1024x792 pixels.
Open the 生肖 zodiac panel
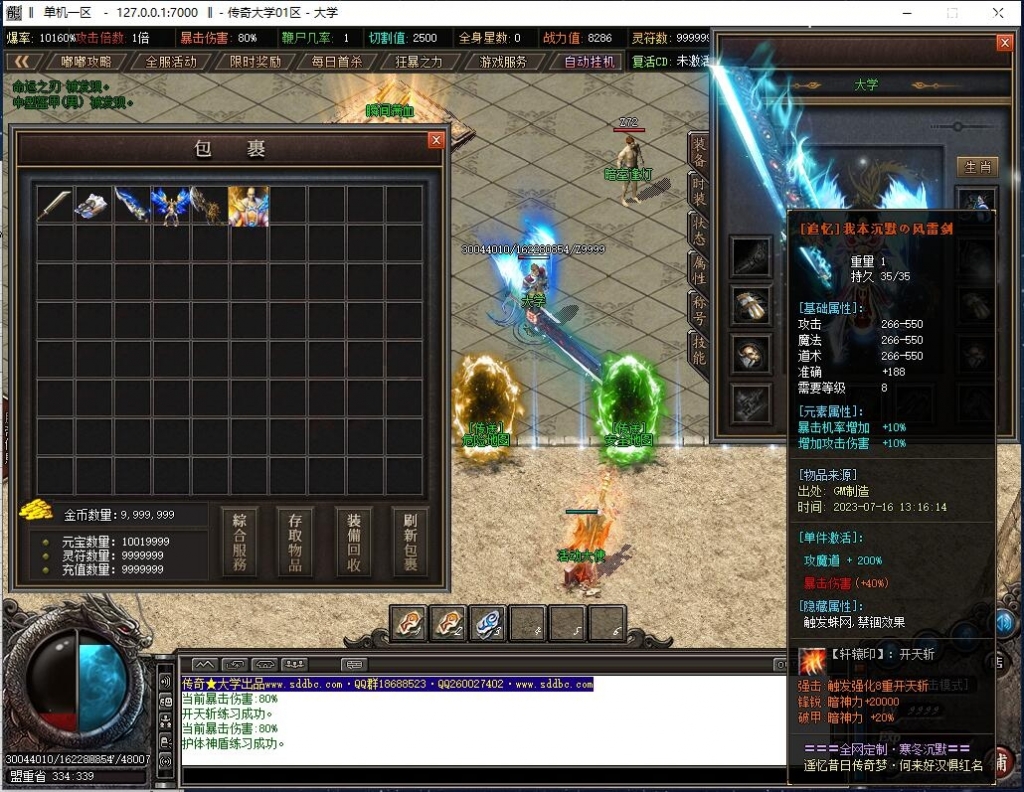[x=976, y=166]
